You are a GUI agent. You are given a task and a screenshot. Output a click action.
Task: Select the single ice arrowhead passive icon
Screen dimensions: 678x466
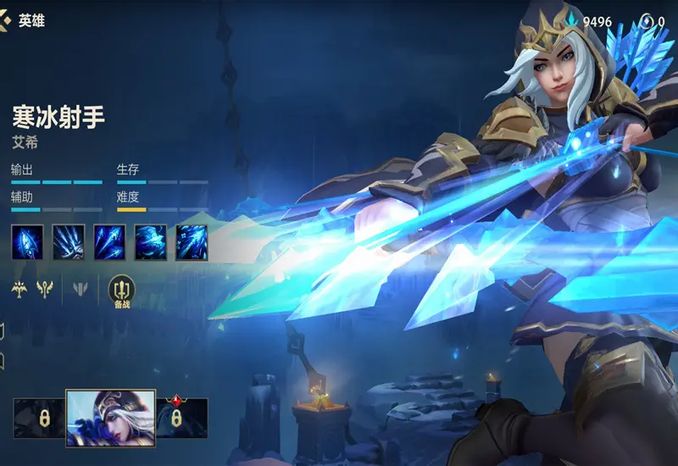(27, 242)
